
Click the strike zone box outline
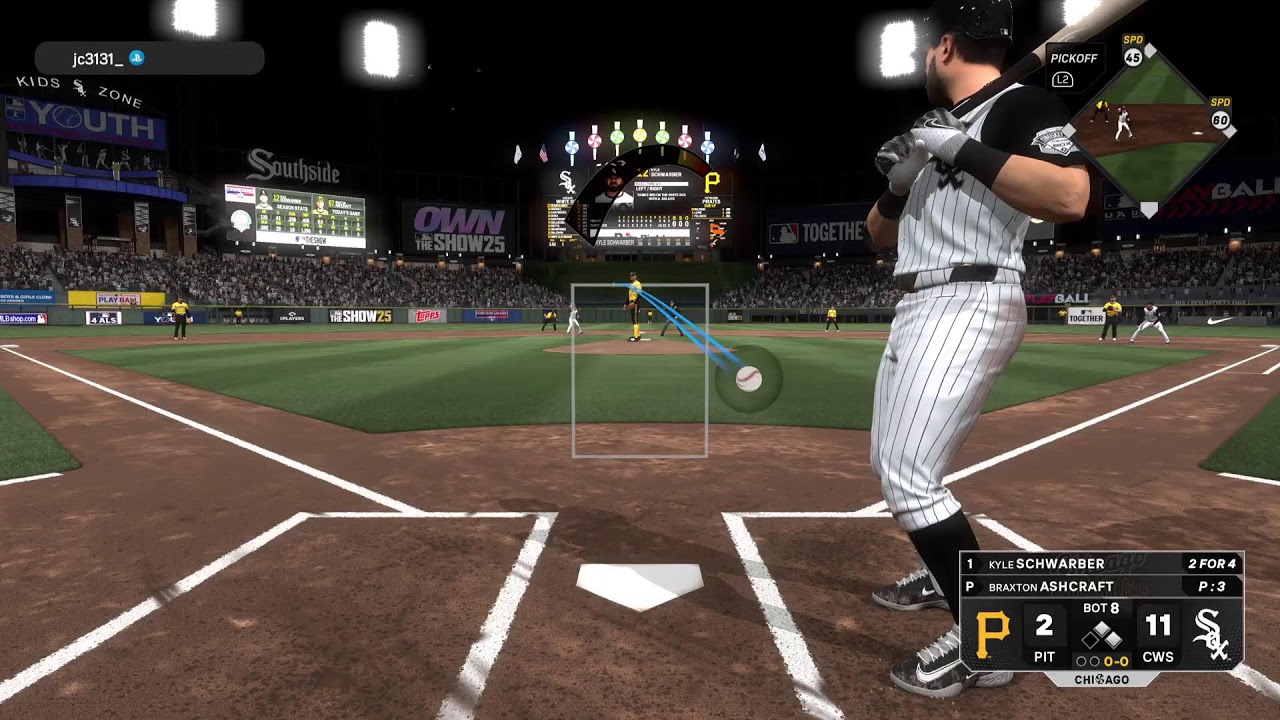pyautogui.click(x=640, y=371)
